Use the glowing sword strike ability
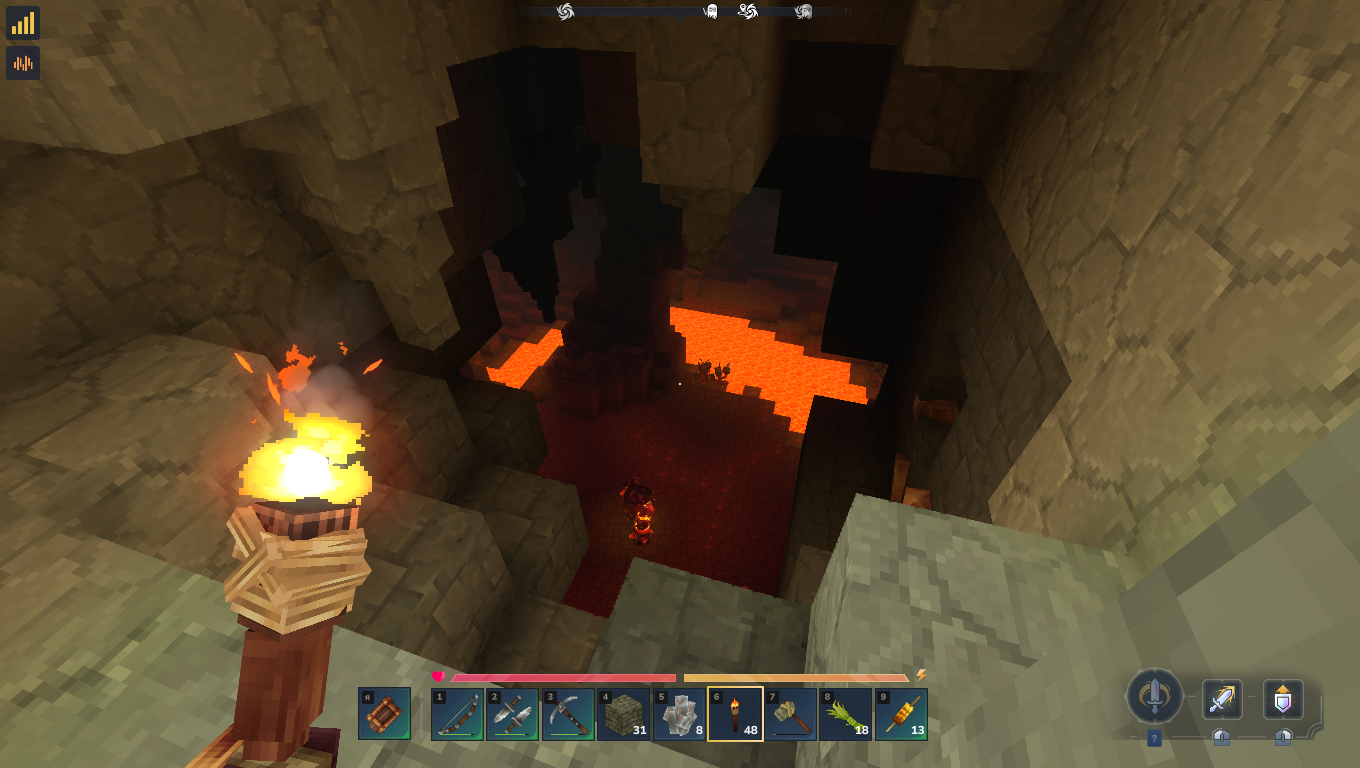The width and height of the screenshot is (1360, 768). [1221, 699]
